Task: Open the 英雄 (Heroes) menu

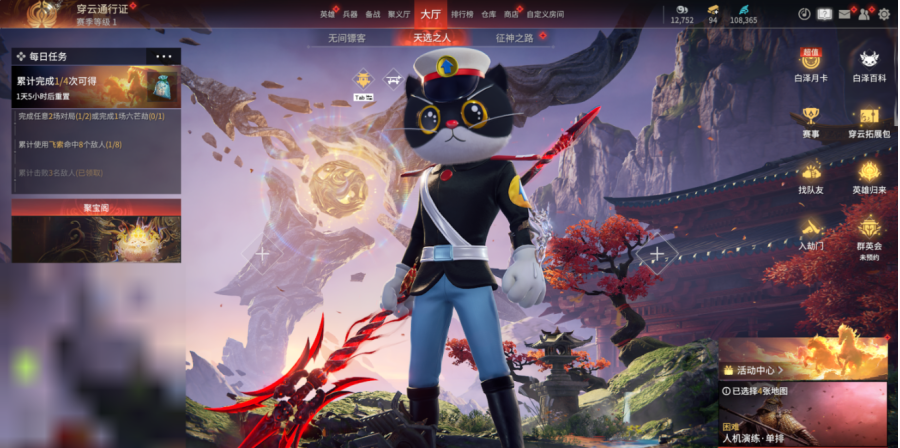Action: coord(327,14)
